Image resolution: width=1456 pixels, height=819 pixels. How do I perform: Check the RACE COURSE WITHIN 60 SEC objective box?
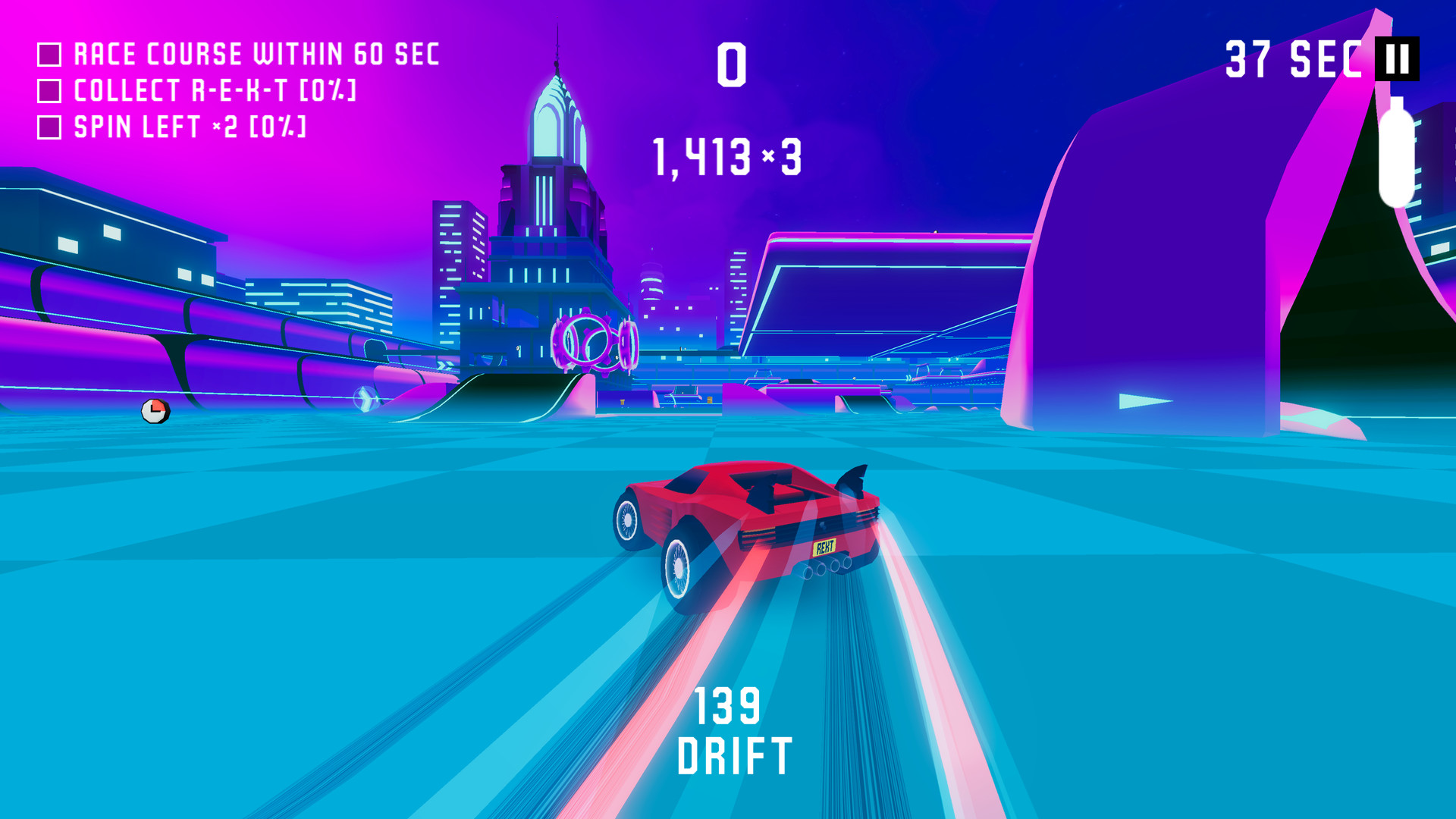coord(49,53)
